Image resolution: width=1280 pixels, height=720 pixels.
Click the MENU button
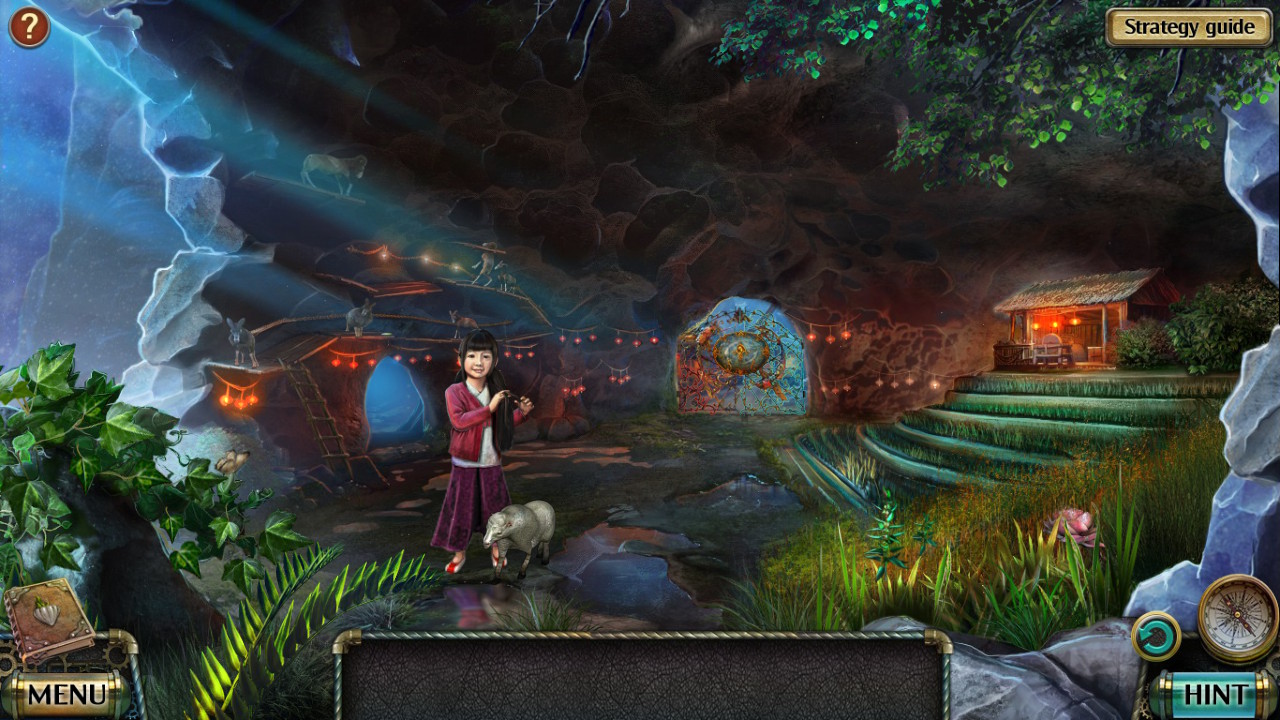[x=70, y=691]
